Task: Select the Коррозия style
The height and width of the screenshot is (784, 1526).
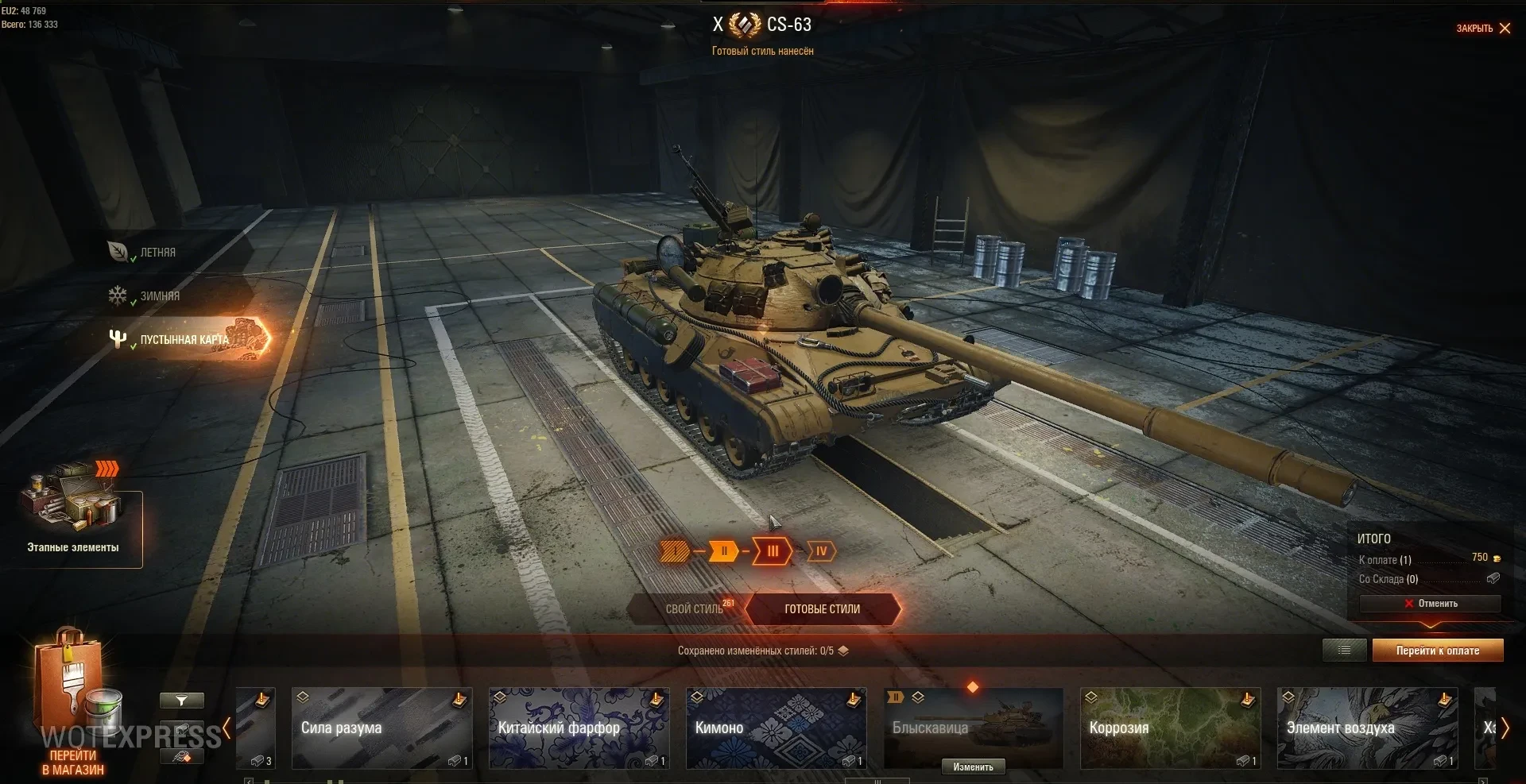Action: tap(1170, 728)
